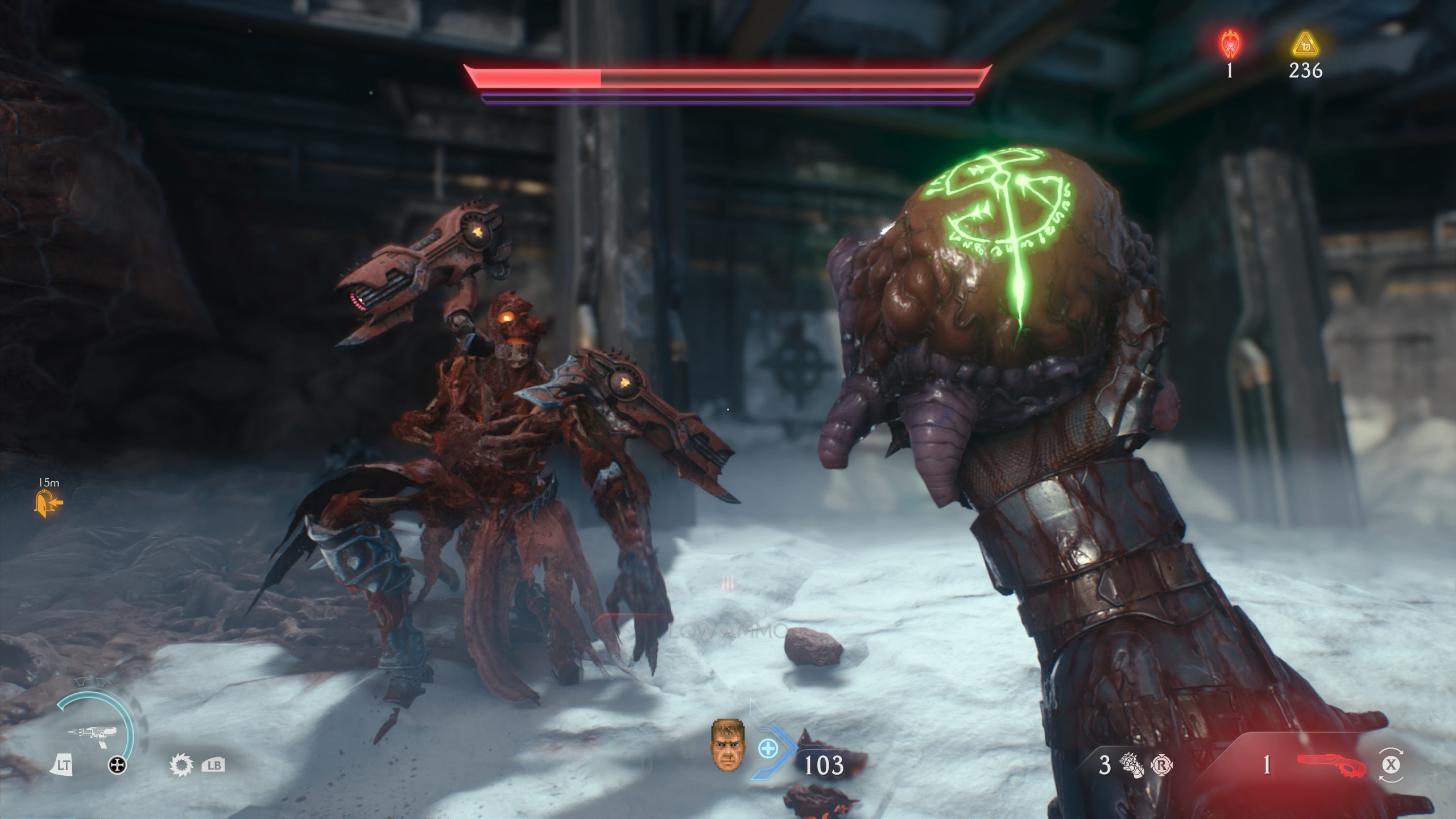The height and width of the screenshot is (819, 1456).
Task: Click the orange objective waypoint marker
Action: tap(49, 503)
